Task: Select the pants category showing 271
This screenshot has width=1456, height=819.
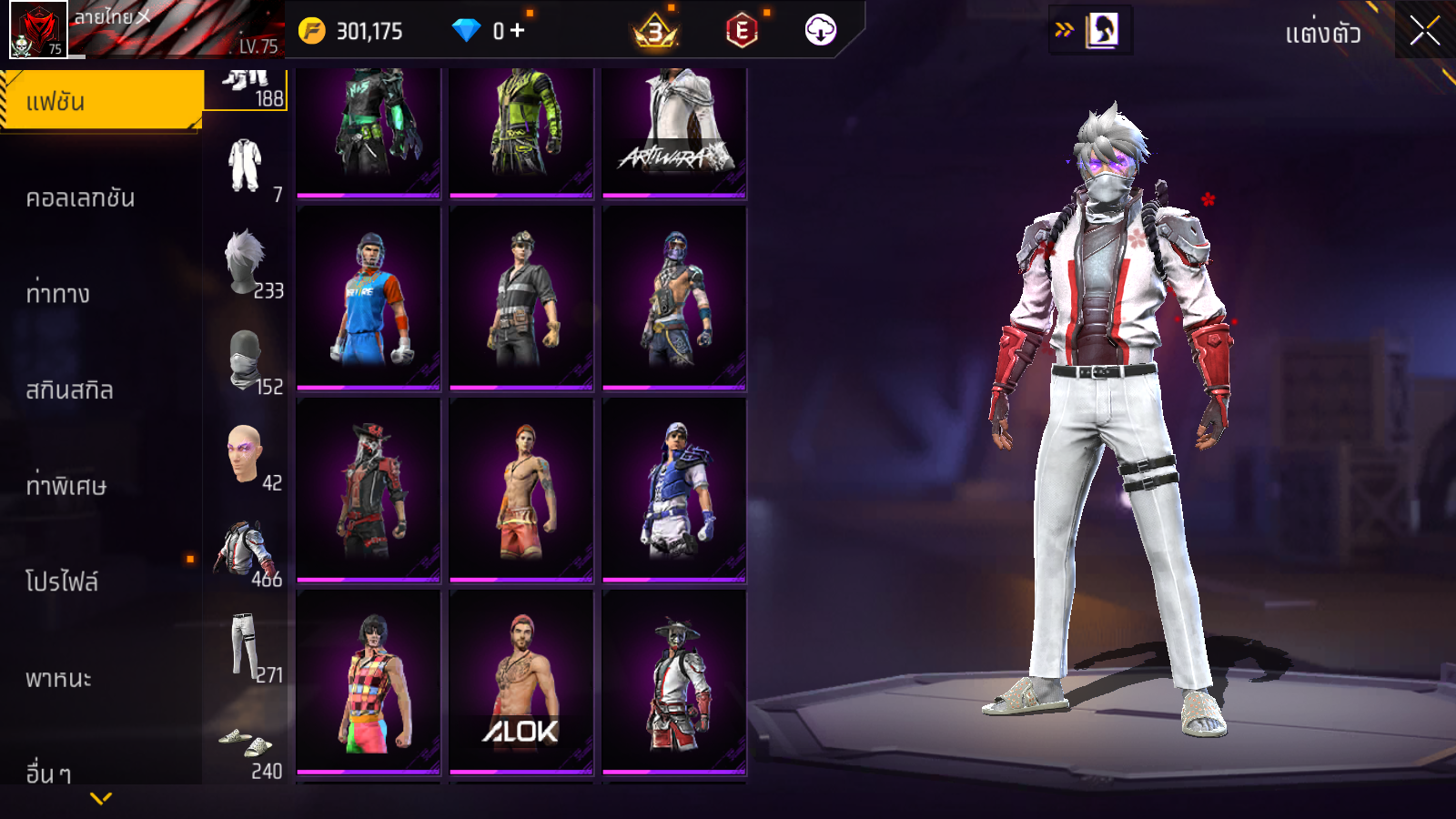Action: (x=248, y=649)
